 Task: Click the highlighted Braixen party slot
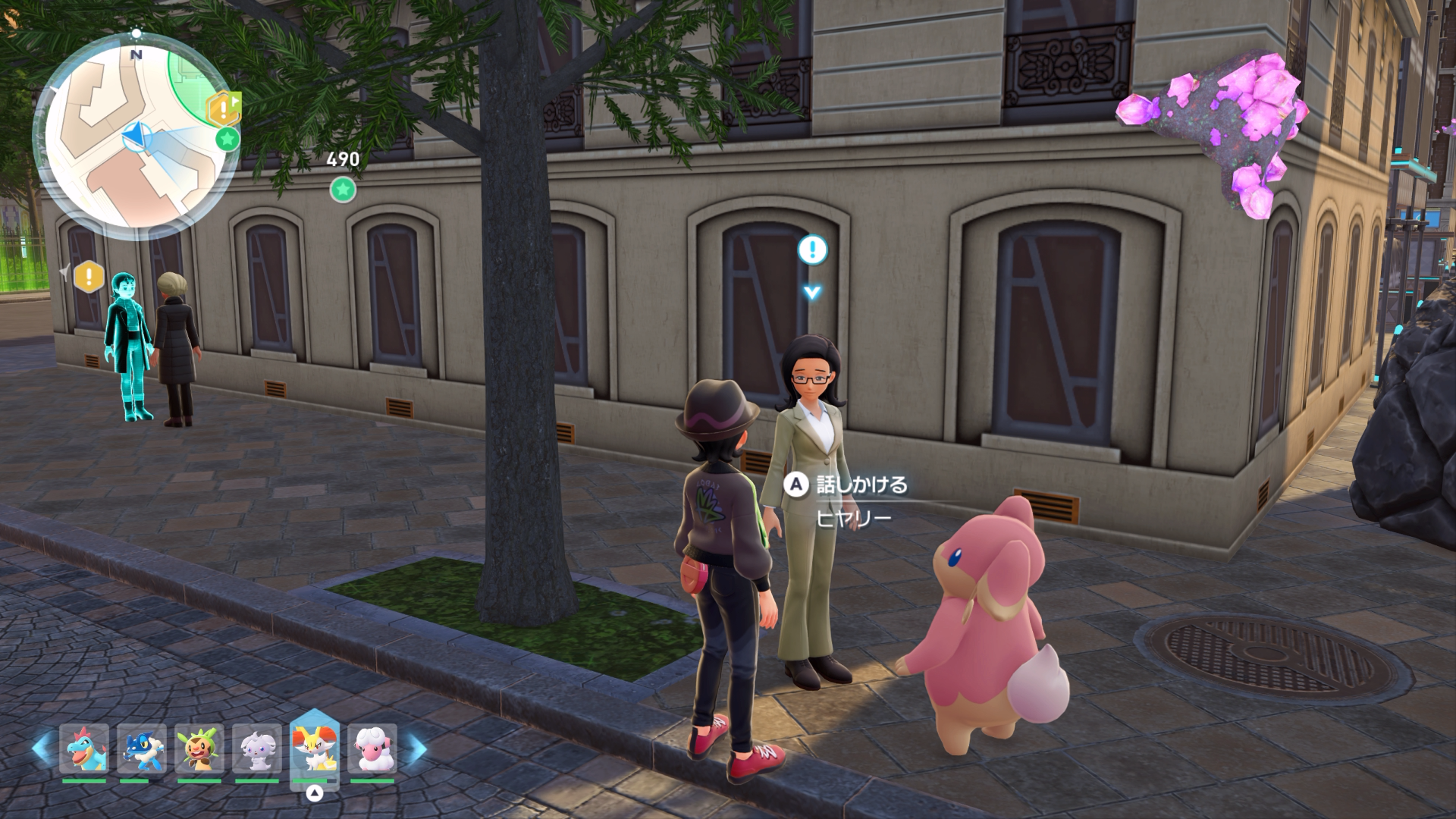315,748
